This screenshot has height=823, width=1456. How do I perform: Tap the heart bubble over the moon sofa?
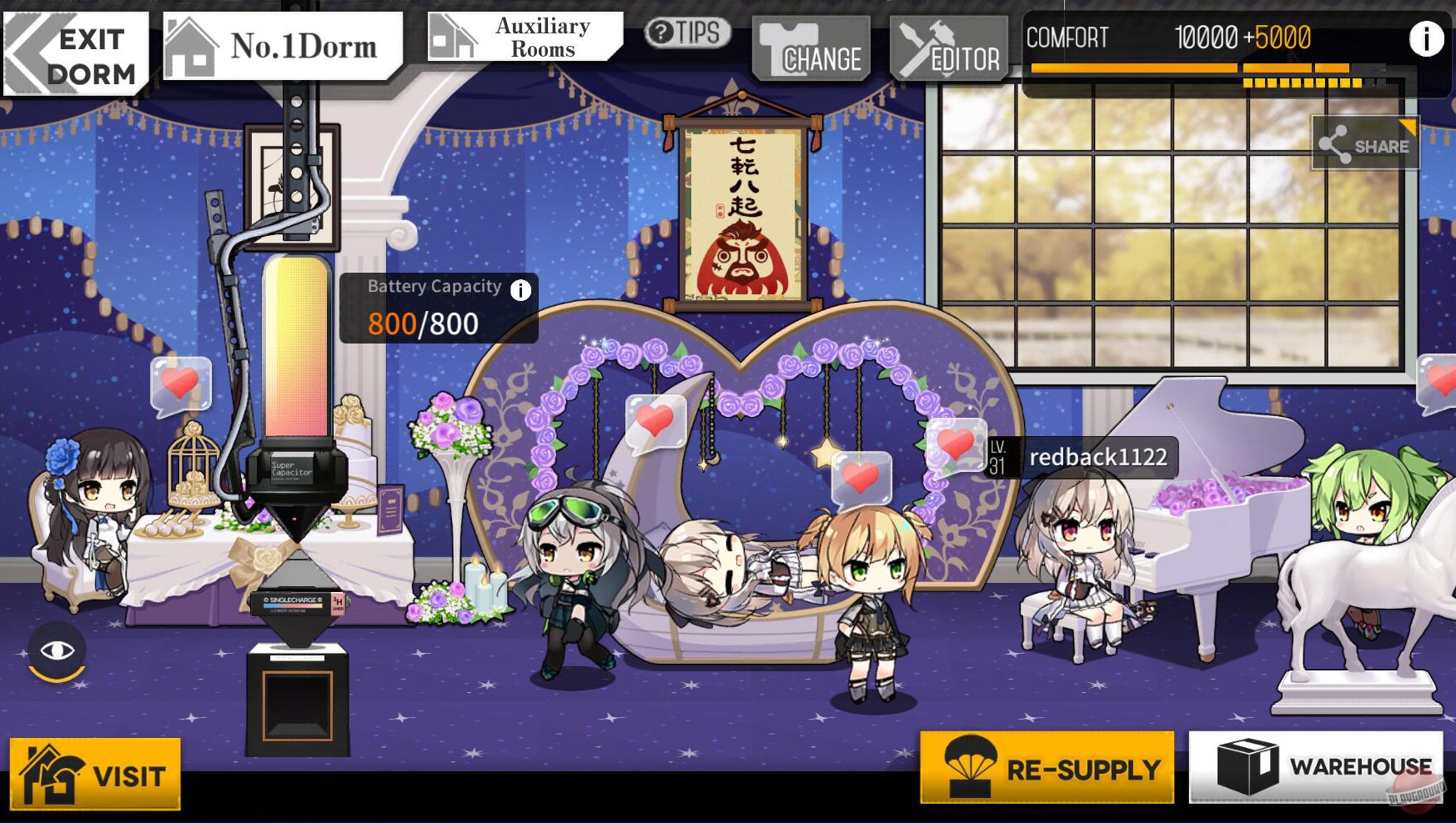coord(655,419)
